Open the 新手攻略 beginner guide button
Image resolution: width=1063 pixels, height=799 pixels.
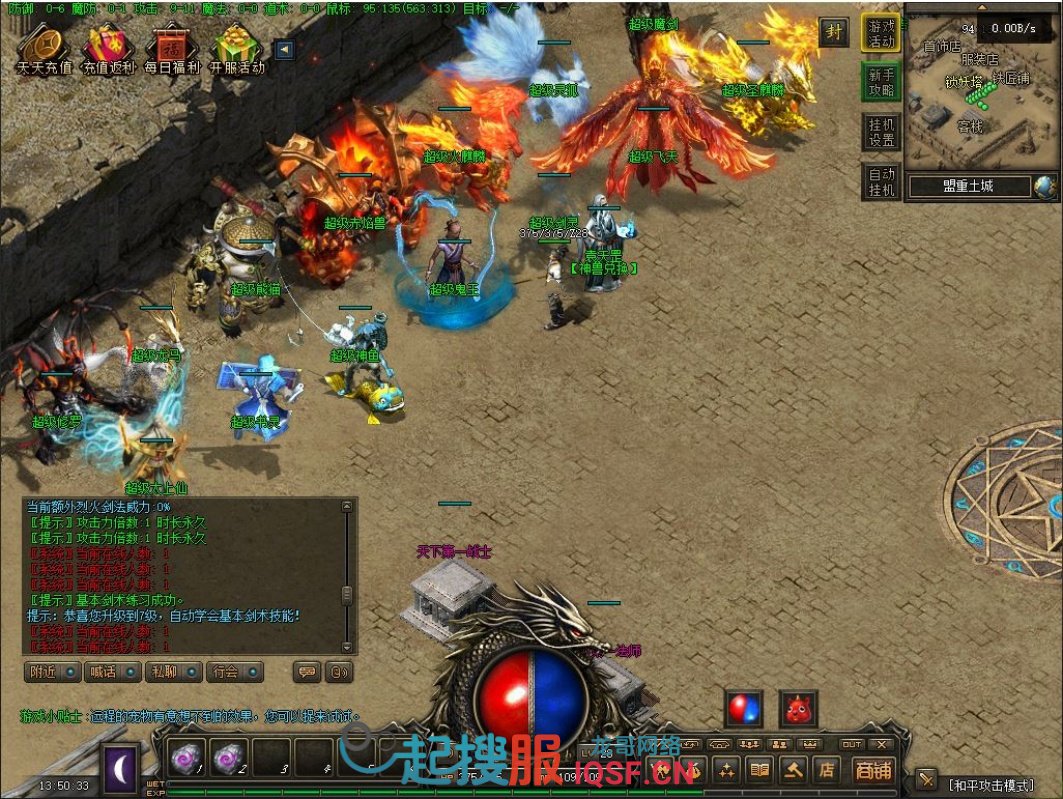(x=881, y=82)
